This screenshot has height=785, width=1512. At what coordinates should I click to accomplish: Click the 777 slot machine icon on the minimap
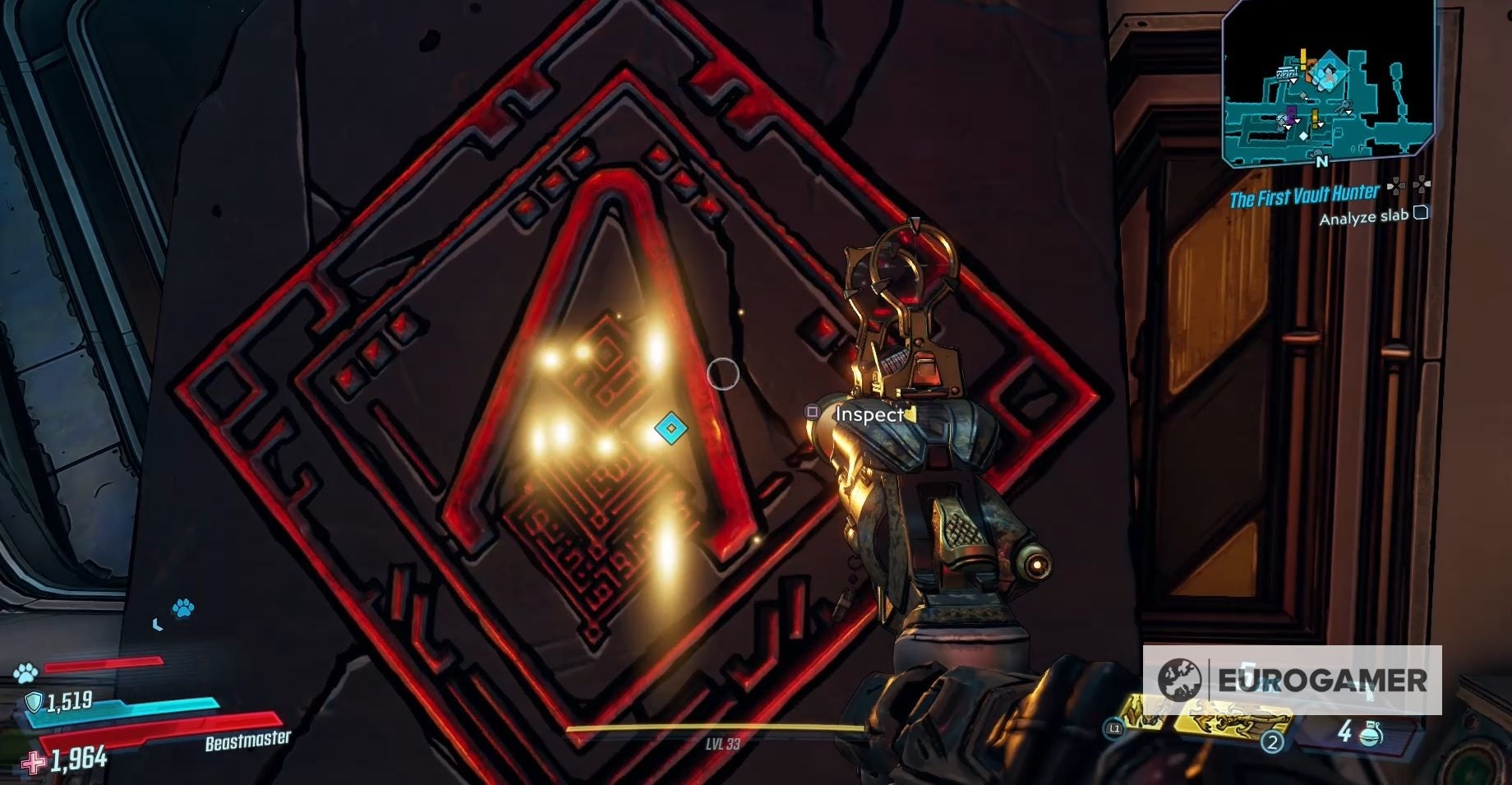point(1286,72)
